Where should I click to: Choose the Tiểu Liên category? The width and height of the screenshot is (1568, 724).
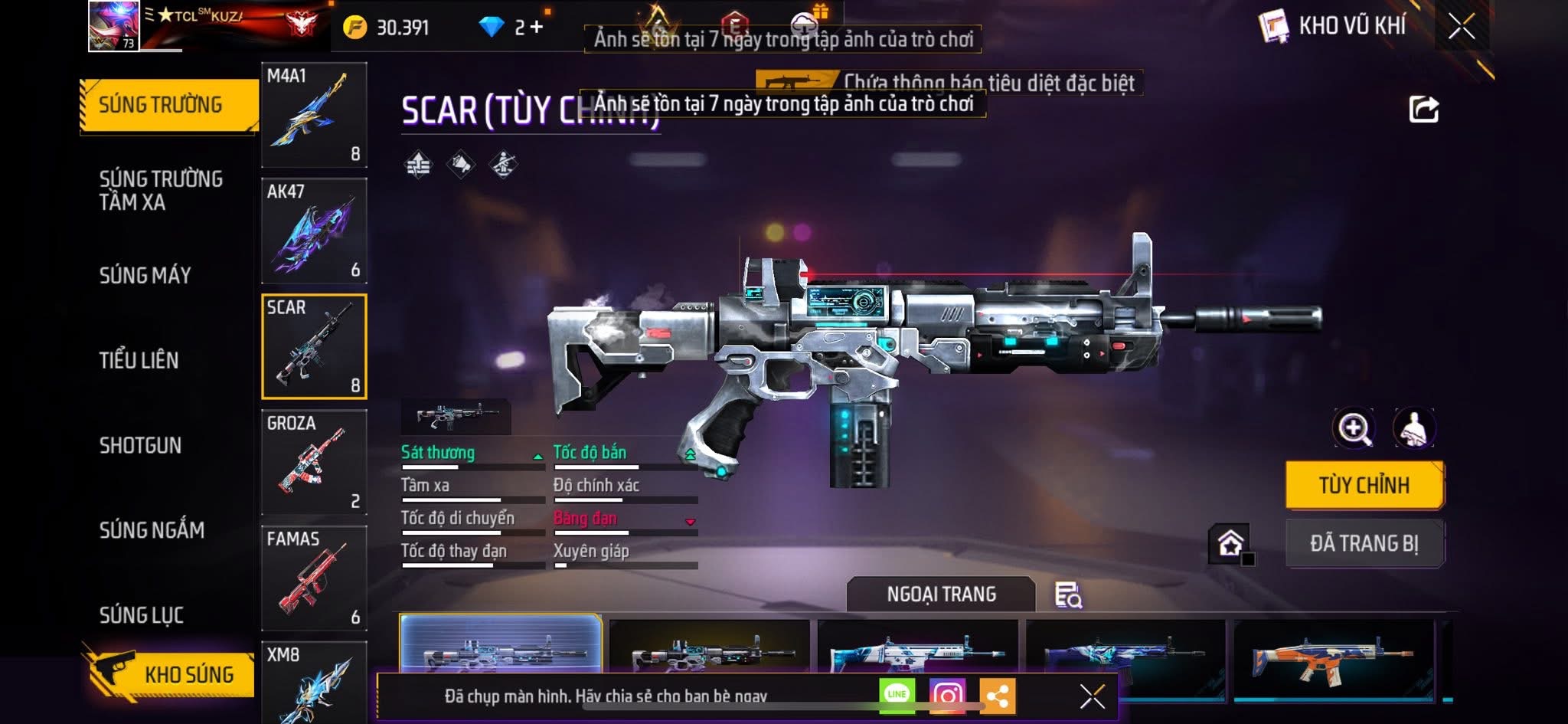click(139, 360)
